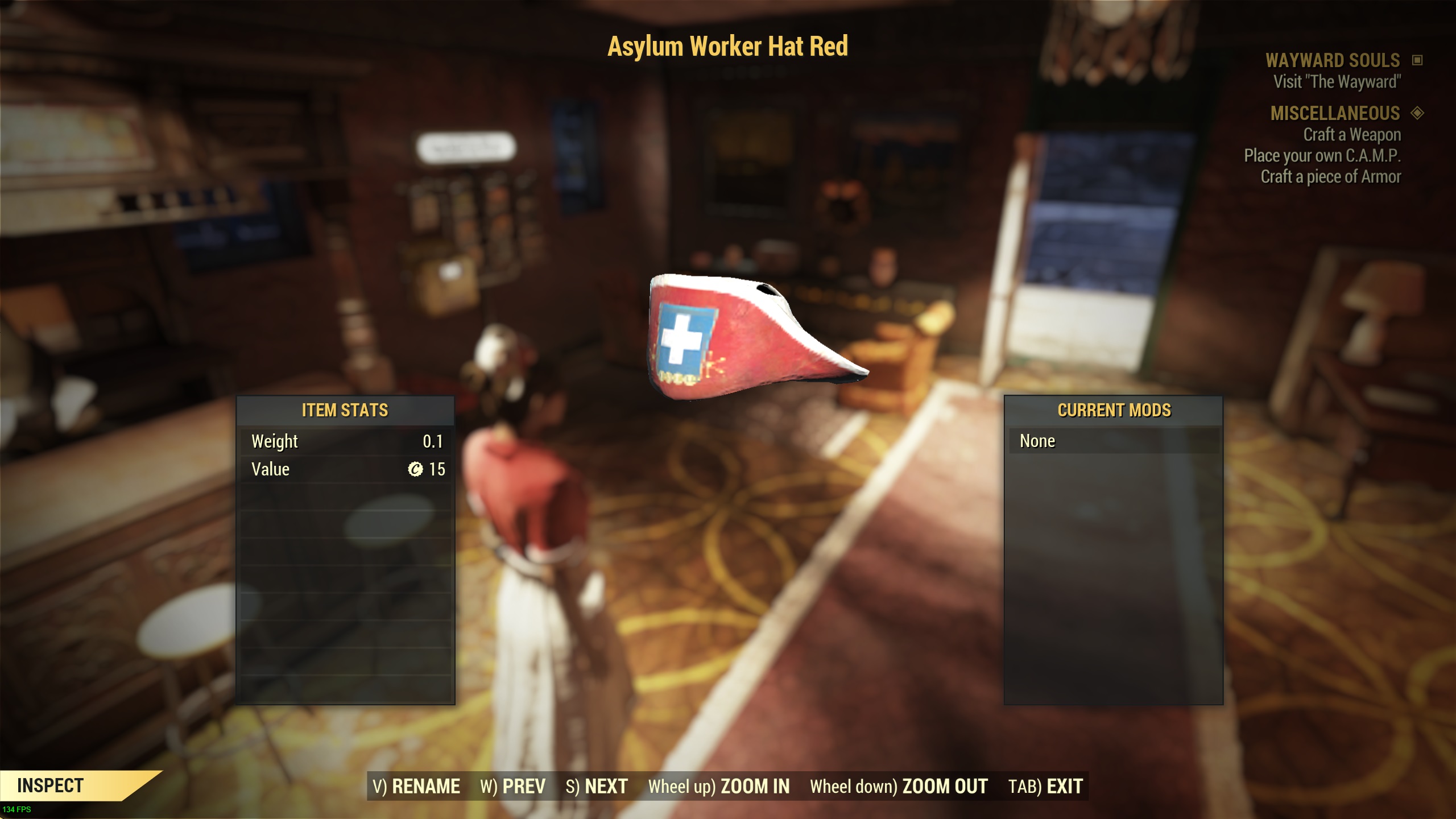Image resolution: width=1456 pixels, height=819 pixels.
Task: Click the None entry under Current Mods
Action: coord(1039,440)
